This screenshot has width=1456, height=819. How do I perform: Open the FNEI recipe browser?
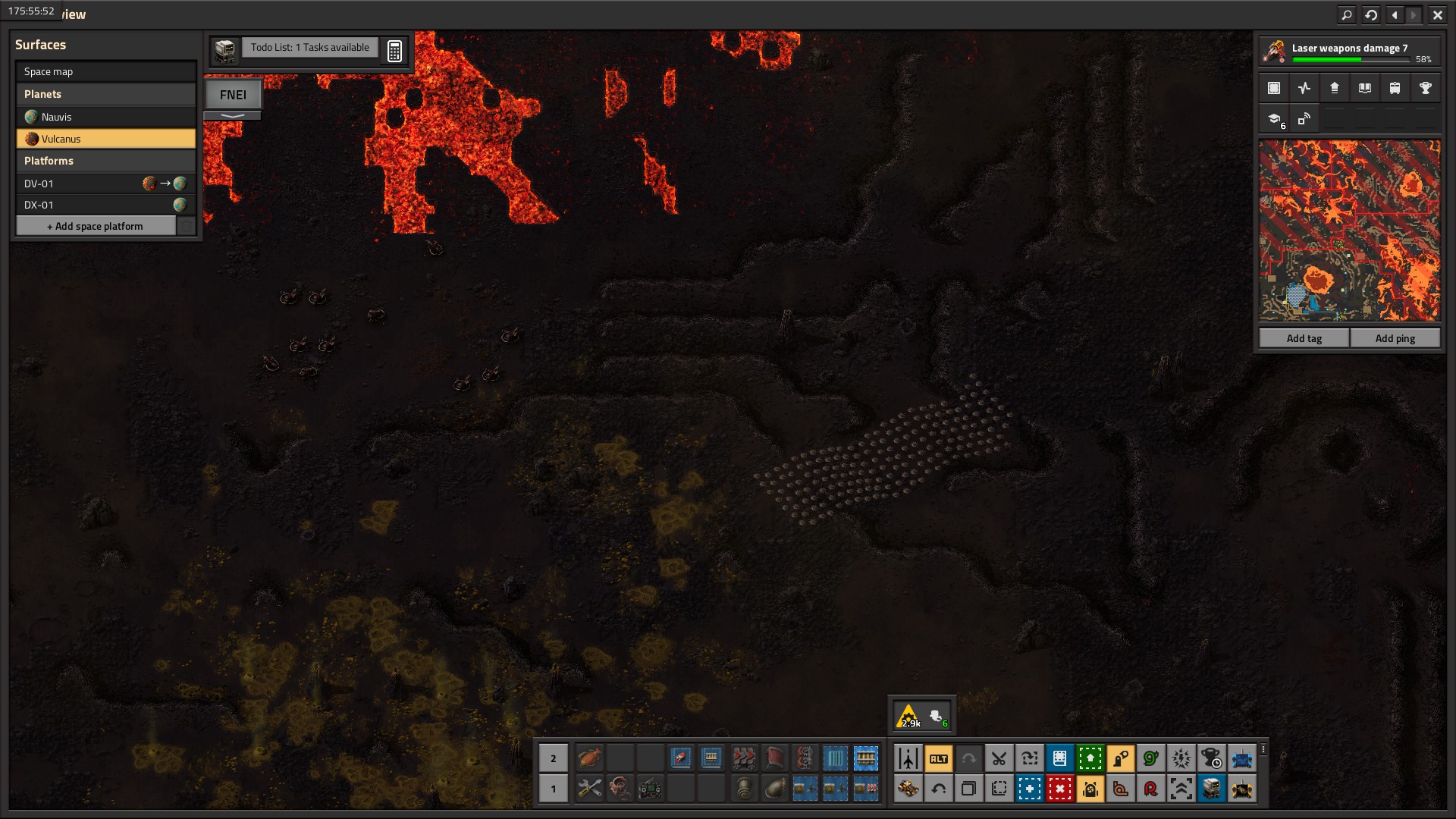point(233,95)
